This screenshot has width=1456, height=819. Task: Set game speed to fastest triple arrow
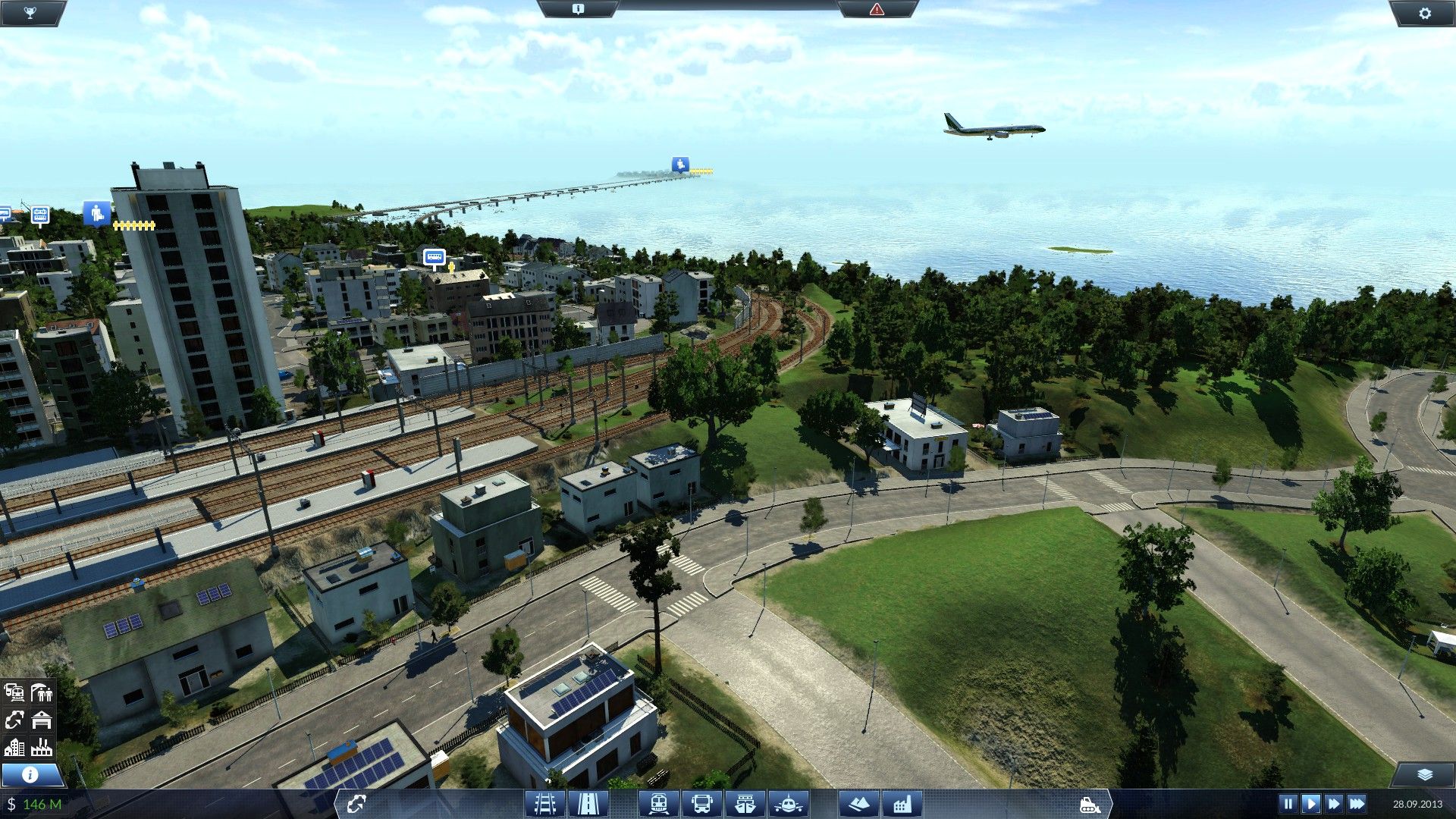pos(1357,803)
